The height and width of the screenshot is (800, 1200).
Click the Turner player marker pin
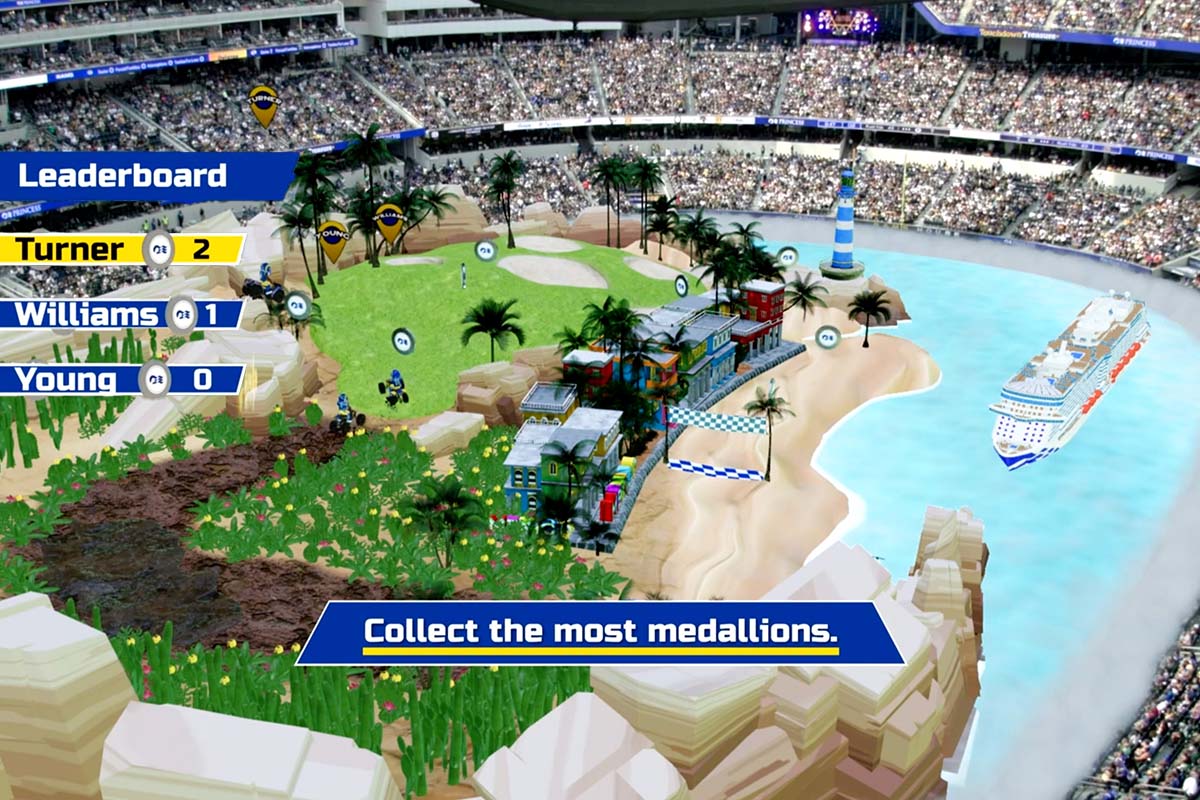point(263,104)
